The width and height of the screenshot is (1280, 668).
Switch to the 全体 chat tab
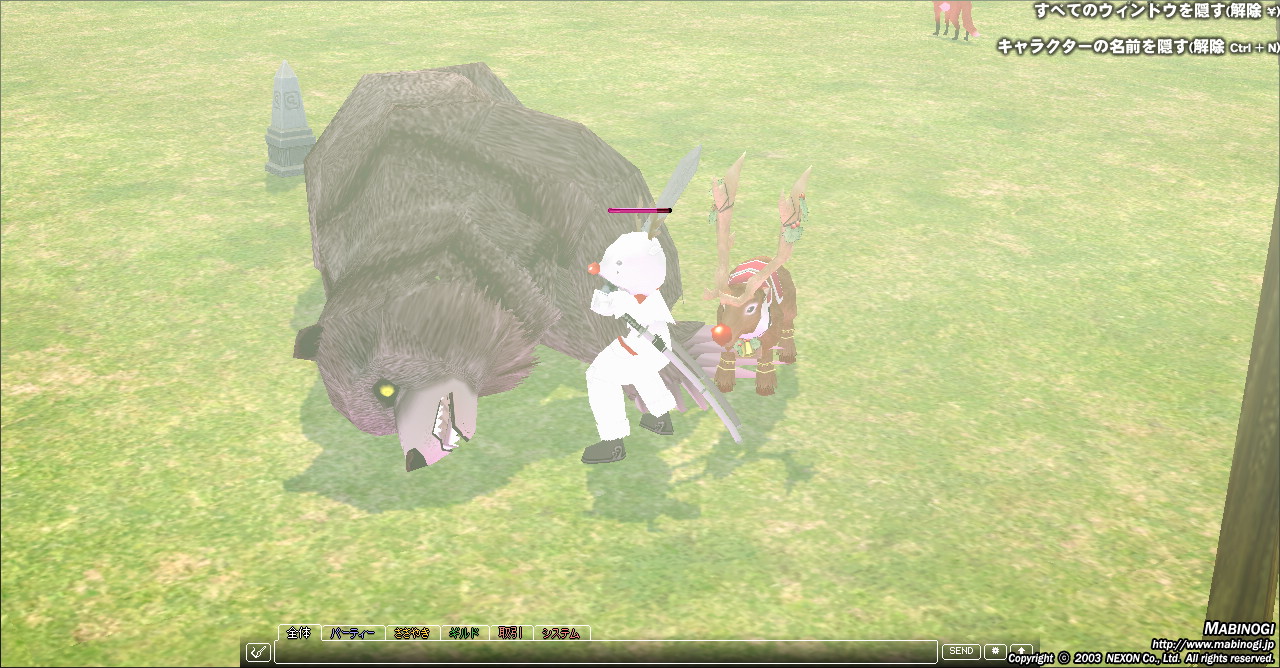(299, 633)
